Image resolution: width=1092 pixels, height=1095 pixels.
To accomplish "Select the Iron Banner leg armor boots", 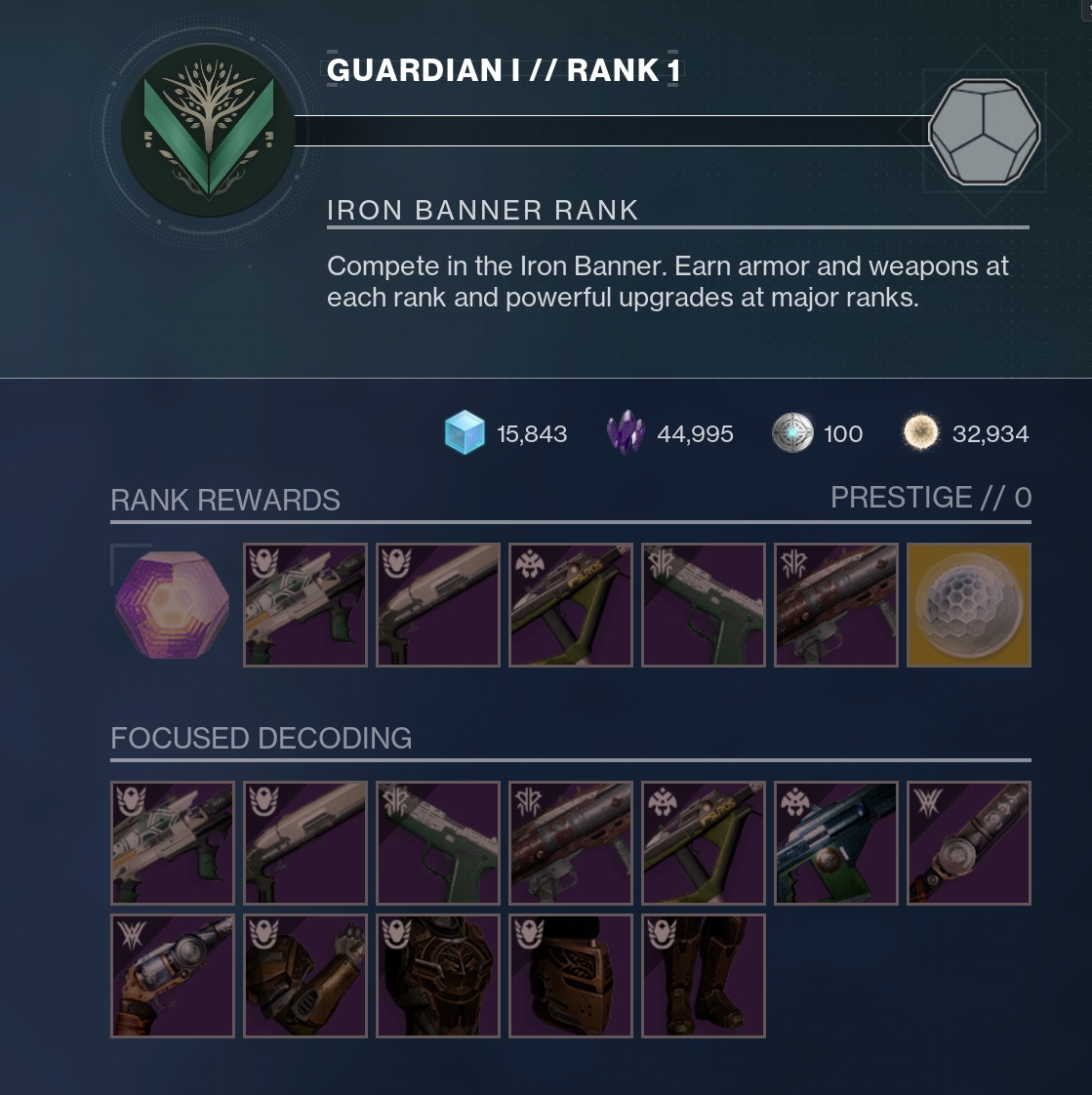I will (x=703, y=976).
